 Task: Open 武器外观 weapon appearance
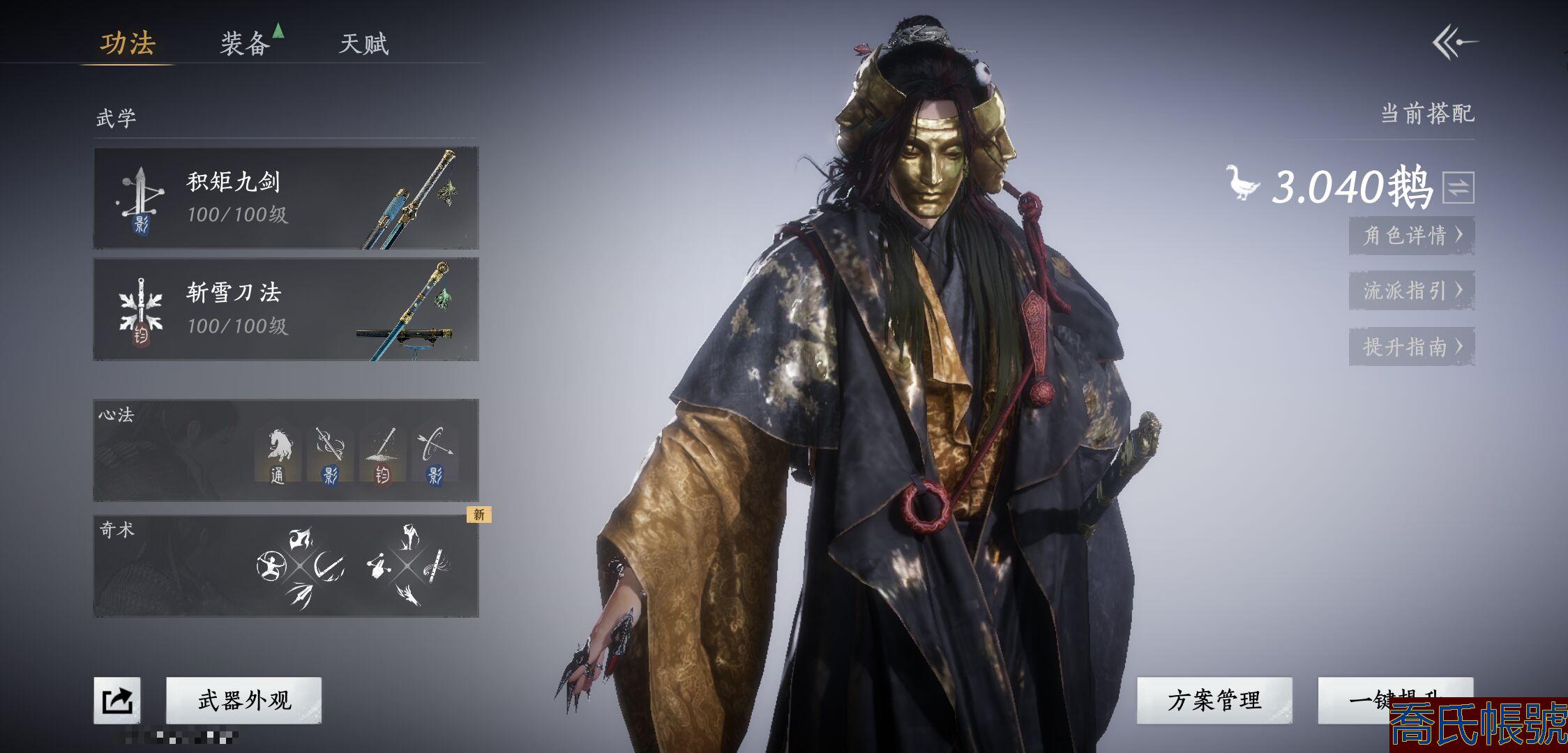pos(244,700)
